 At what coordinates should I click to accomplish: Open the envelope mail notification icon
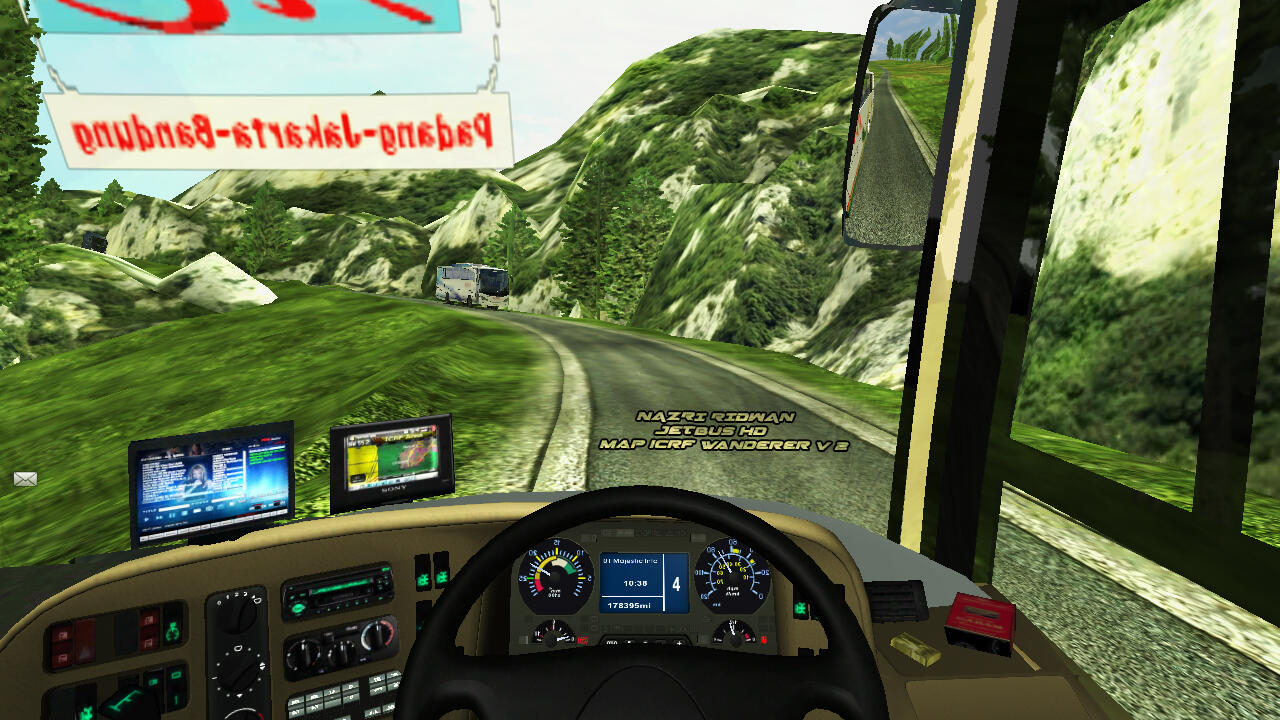pos(25,479)
